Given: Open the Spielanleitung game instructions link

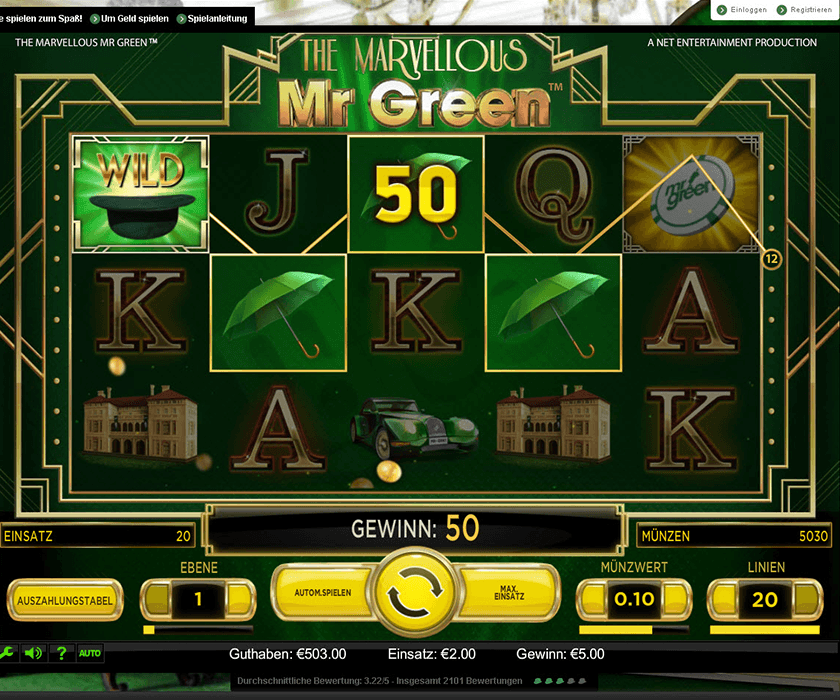Looking at the screenshot, I should [x=214, y=18].
